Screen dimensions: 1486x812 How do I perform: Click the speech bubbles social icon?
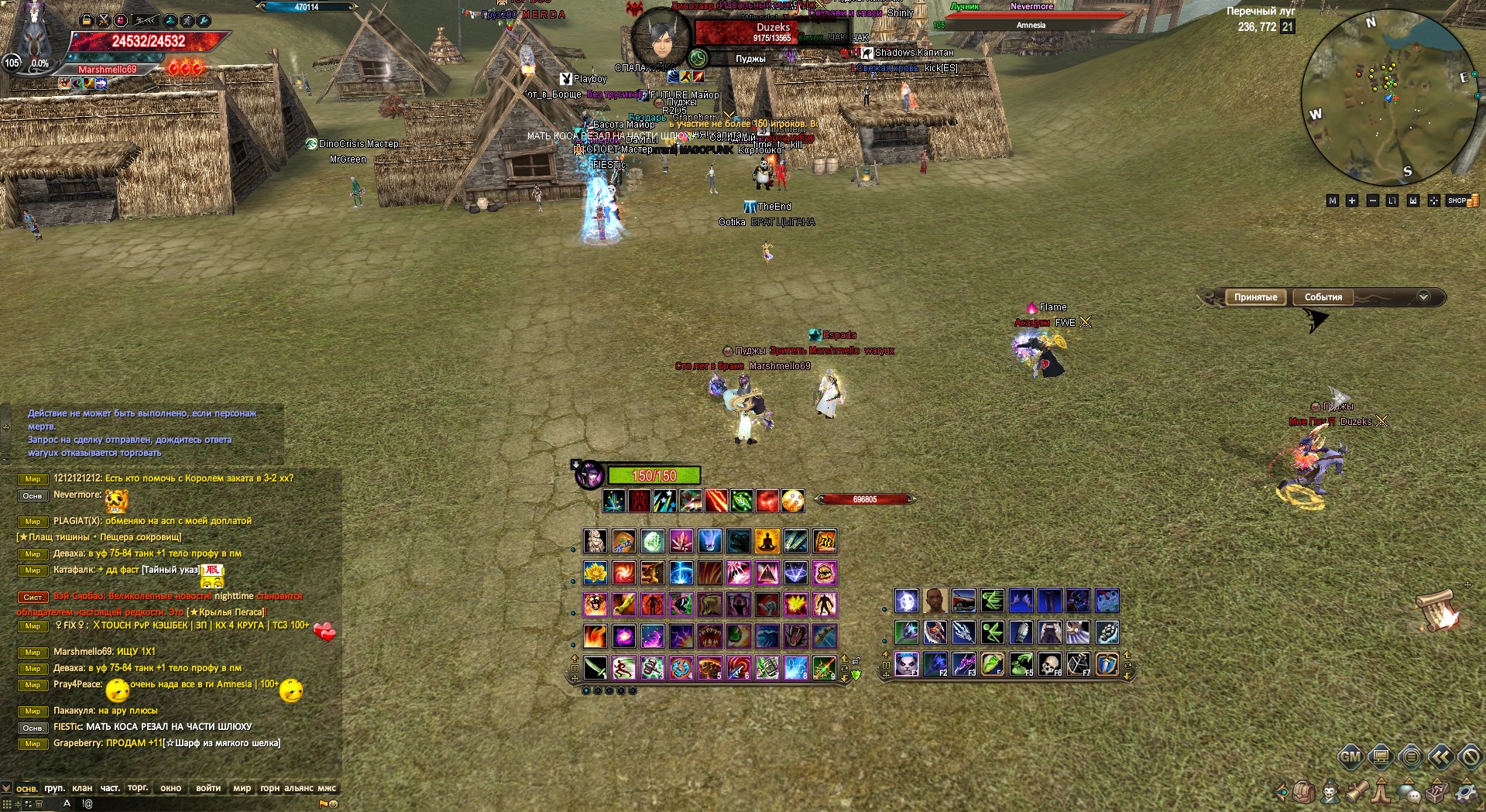coord(1409,791)
